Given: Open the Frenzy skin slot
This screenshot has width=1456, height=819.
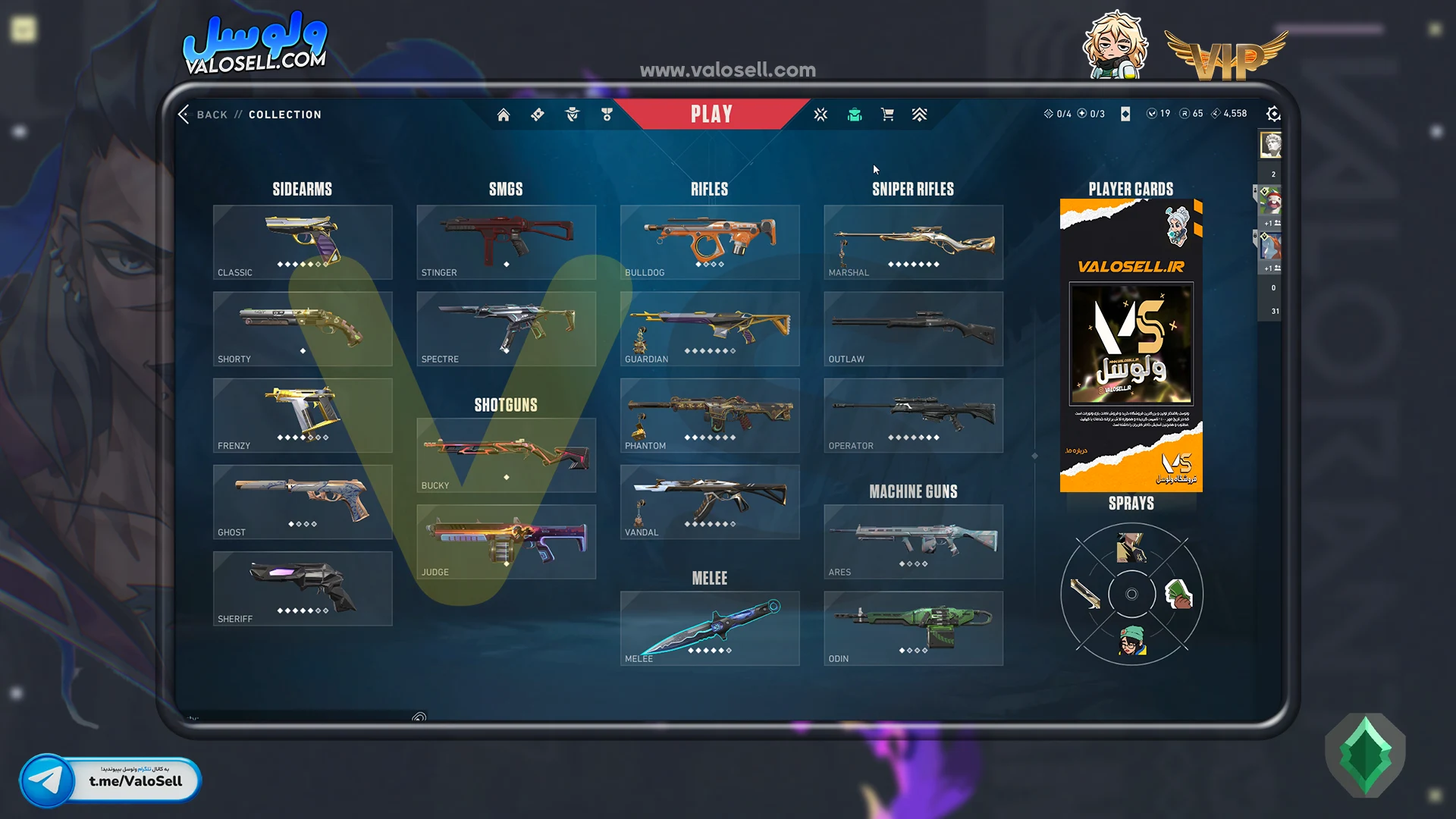Looking at the screenshot, I should pyautogui.click(x=303, y=415).
